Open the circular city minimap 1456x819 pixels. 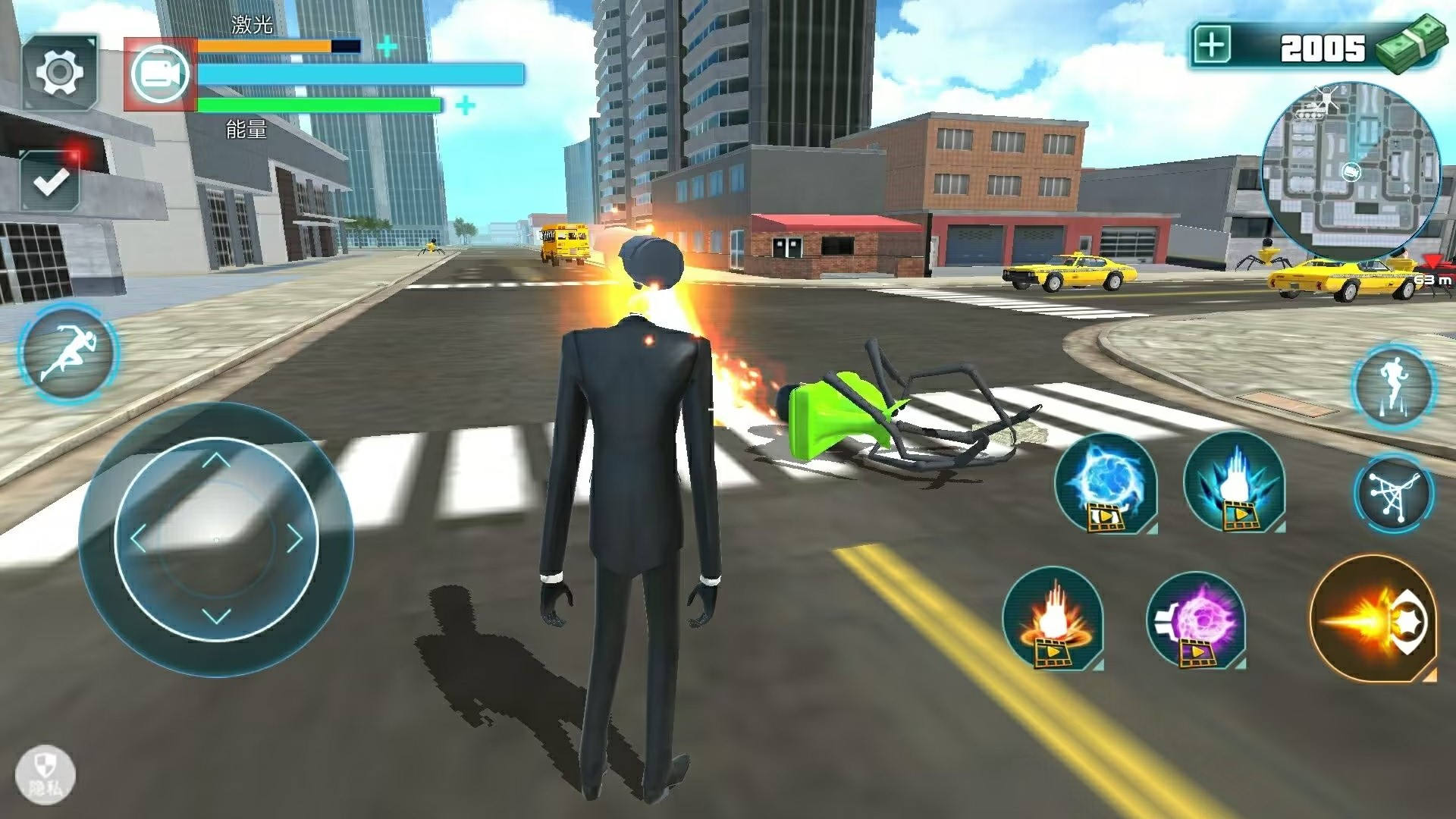tap(1350, 172)
